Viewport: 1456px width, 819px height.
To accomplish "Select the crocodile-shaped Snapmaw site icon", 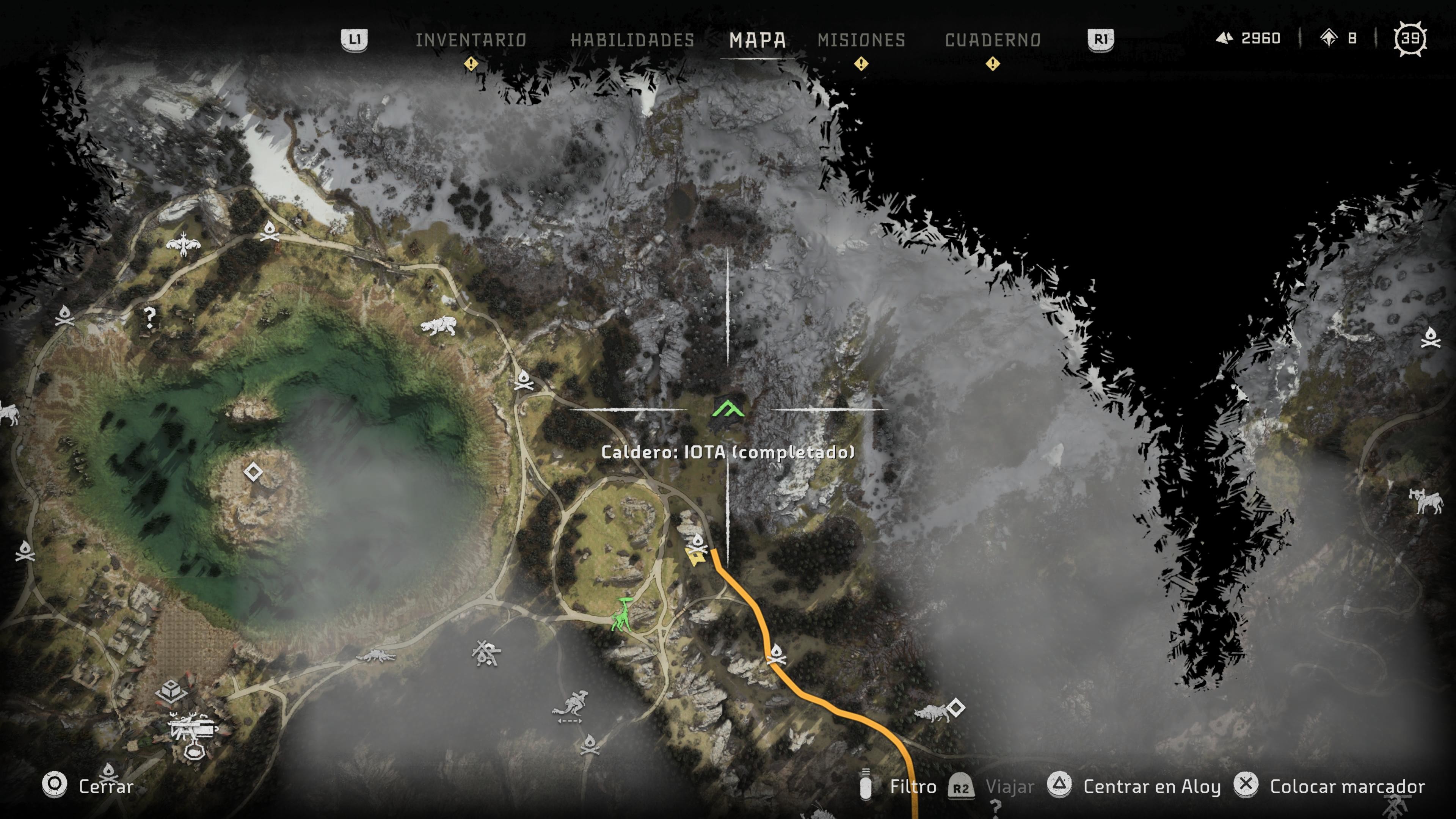I will (376, 656).
